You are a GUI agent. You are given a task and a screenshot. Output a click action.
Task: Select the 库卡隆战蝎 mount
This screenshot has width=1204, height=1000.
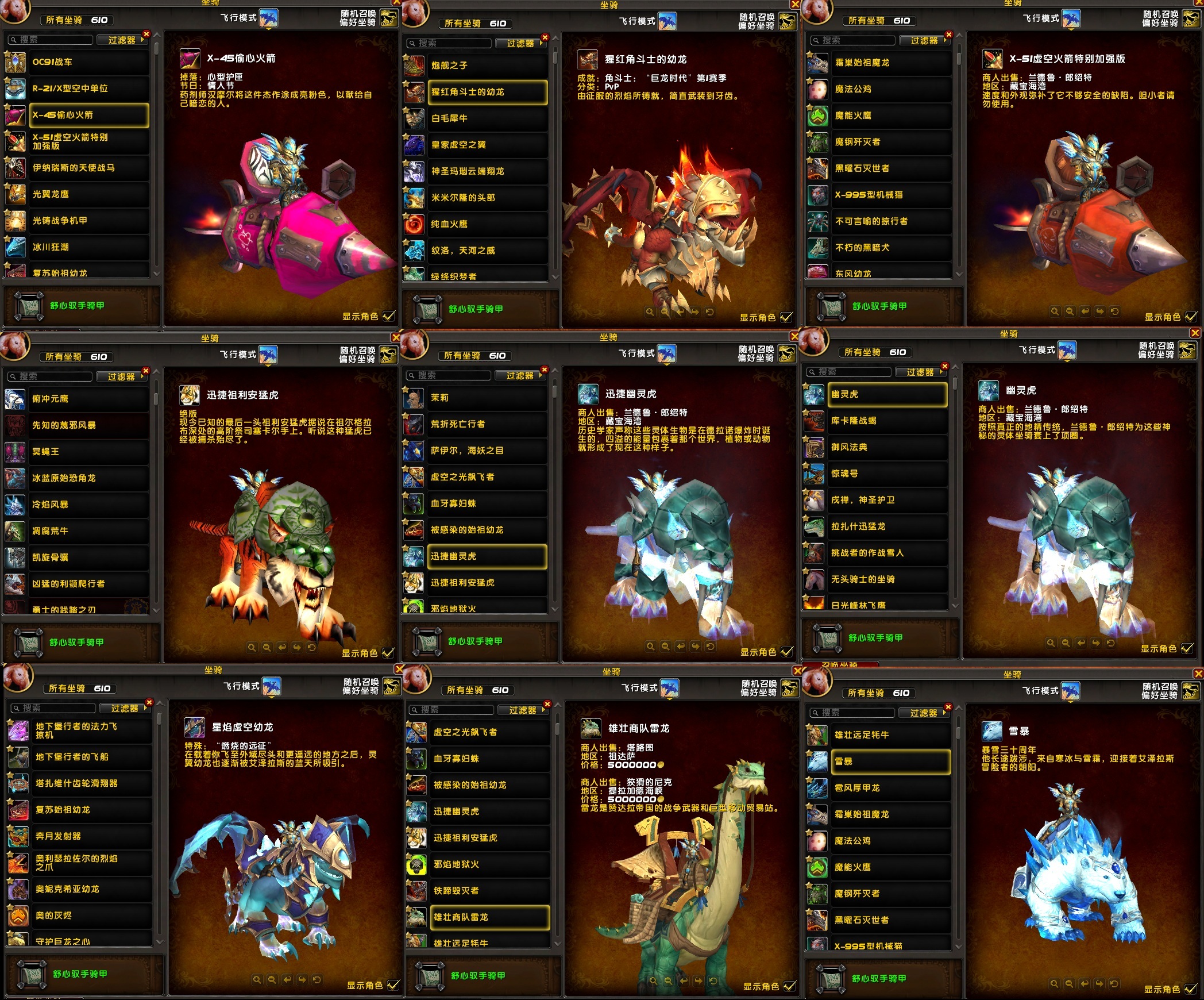(x=886, y=421)
